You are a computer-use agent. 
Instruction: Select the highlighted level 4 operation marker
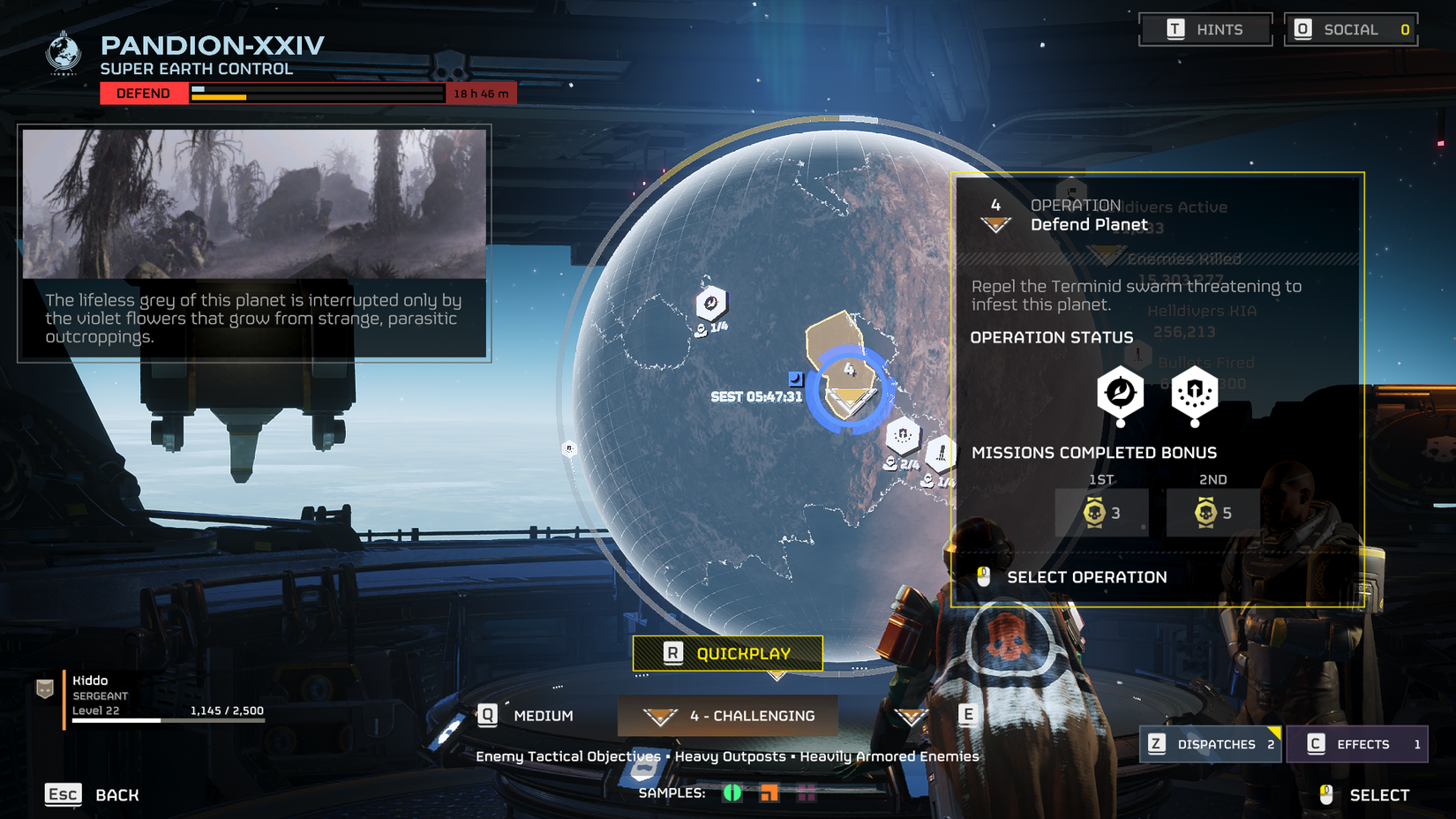pos(849,388)
